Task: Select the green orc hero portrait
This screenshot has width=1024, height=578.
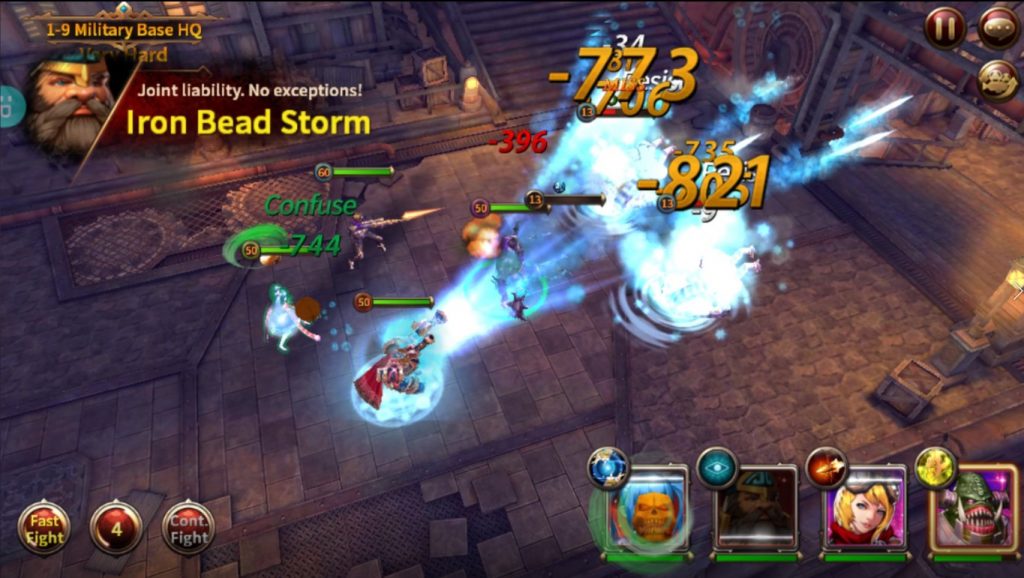Action: 971,510
